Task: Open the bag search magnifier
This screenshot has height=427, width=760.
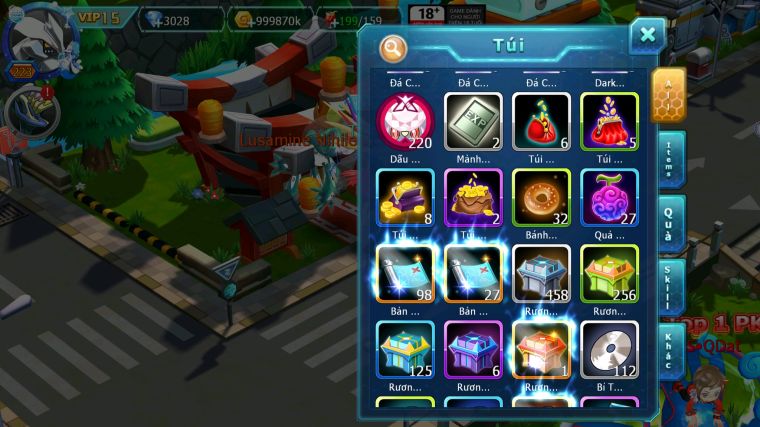Action: (x=394, y=47)
